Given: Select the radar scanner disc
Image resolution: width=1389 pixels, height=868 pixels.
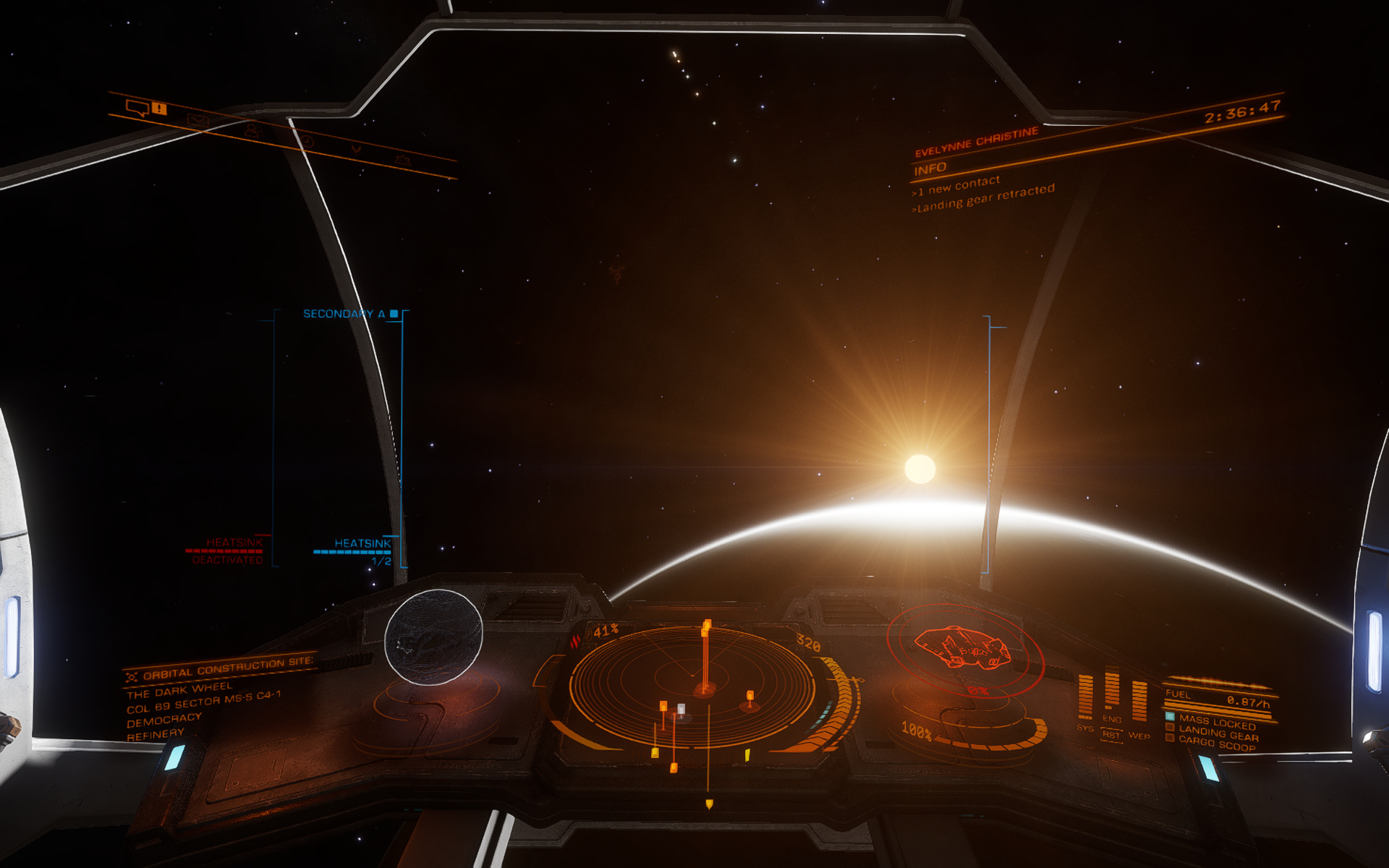Looking at the screenshot, I should pyautogui.click(x=693, y=685).
